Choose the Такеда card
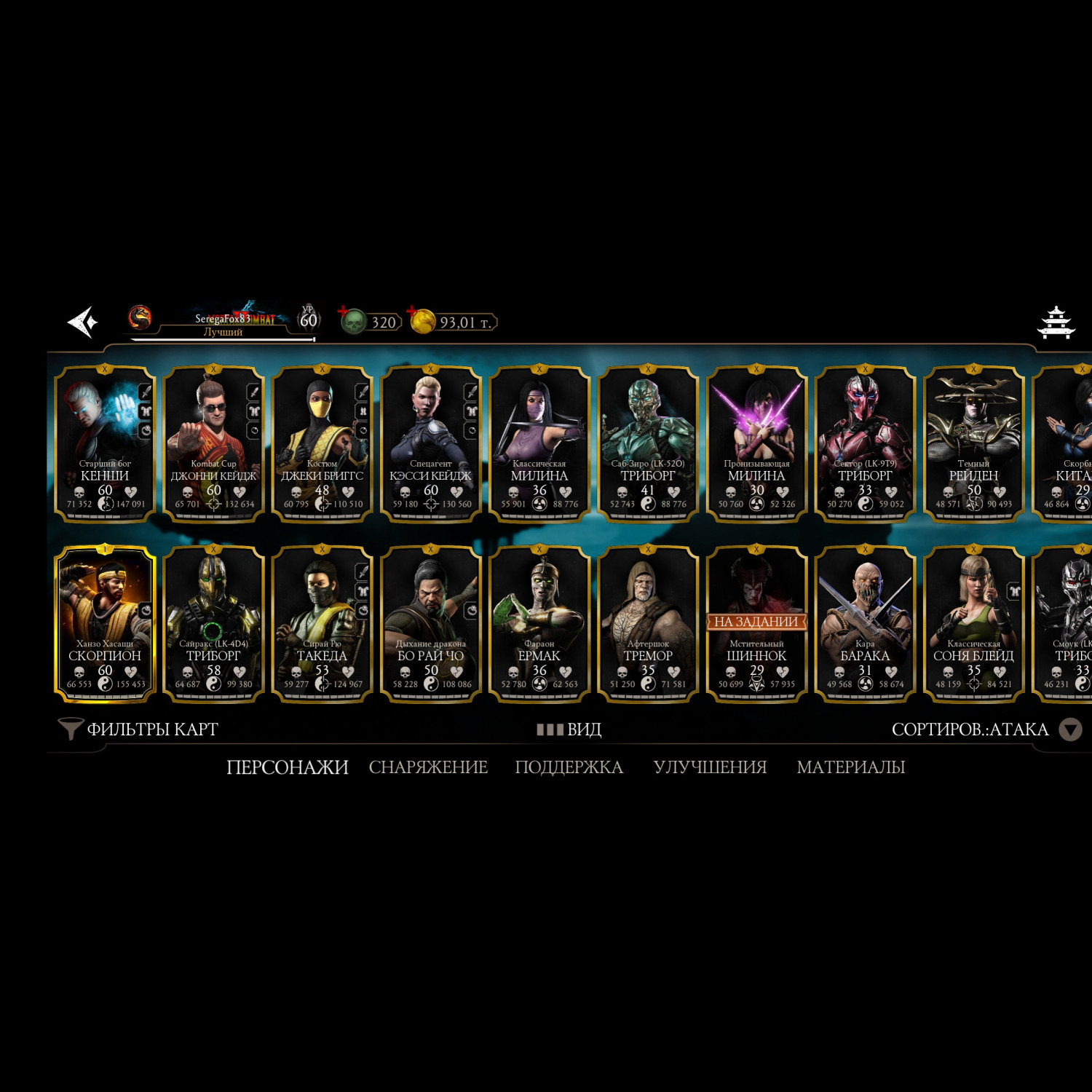Viewport: 1092px width, 1092px height. tap(322, 624)
